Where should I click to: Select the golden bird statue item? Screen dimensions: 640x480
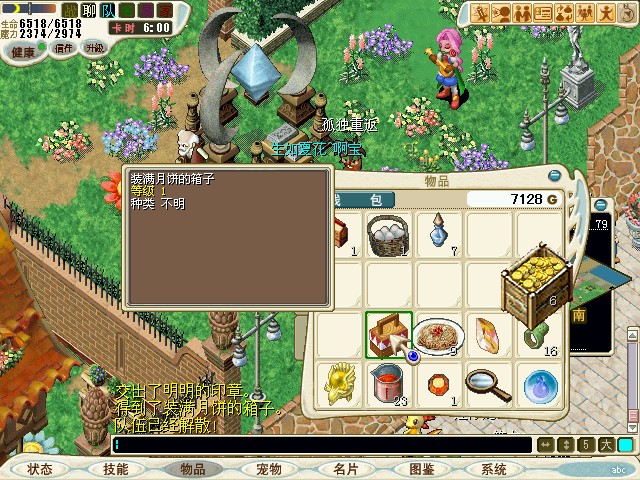[340, 383]
